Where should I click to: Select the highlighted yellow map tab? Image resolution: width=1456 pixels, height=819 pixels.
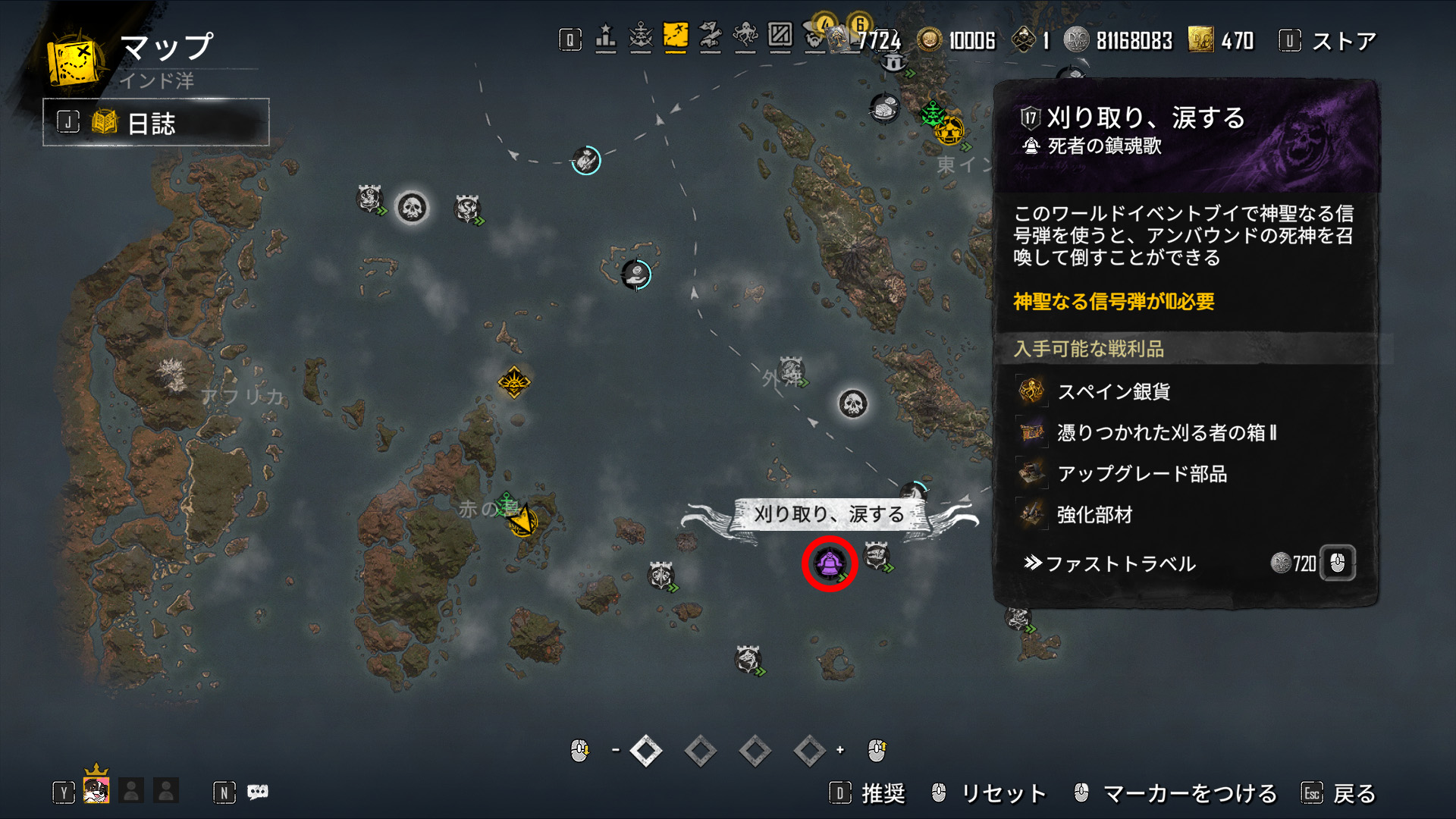pyautogui.click(x=675, y=36)
